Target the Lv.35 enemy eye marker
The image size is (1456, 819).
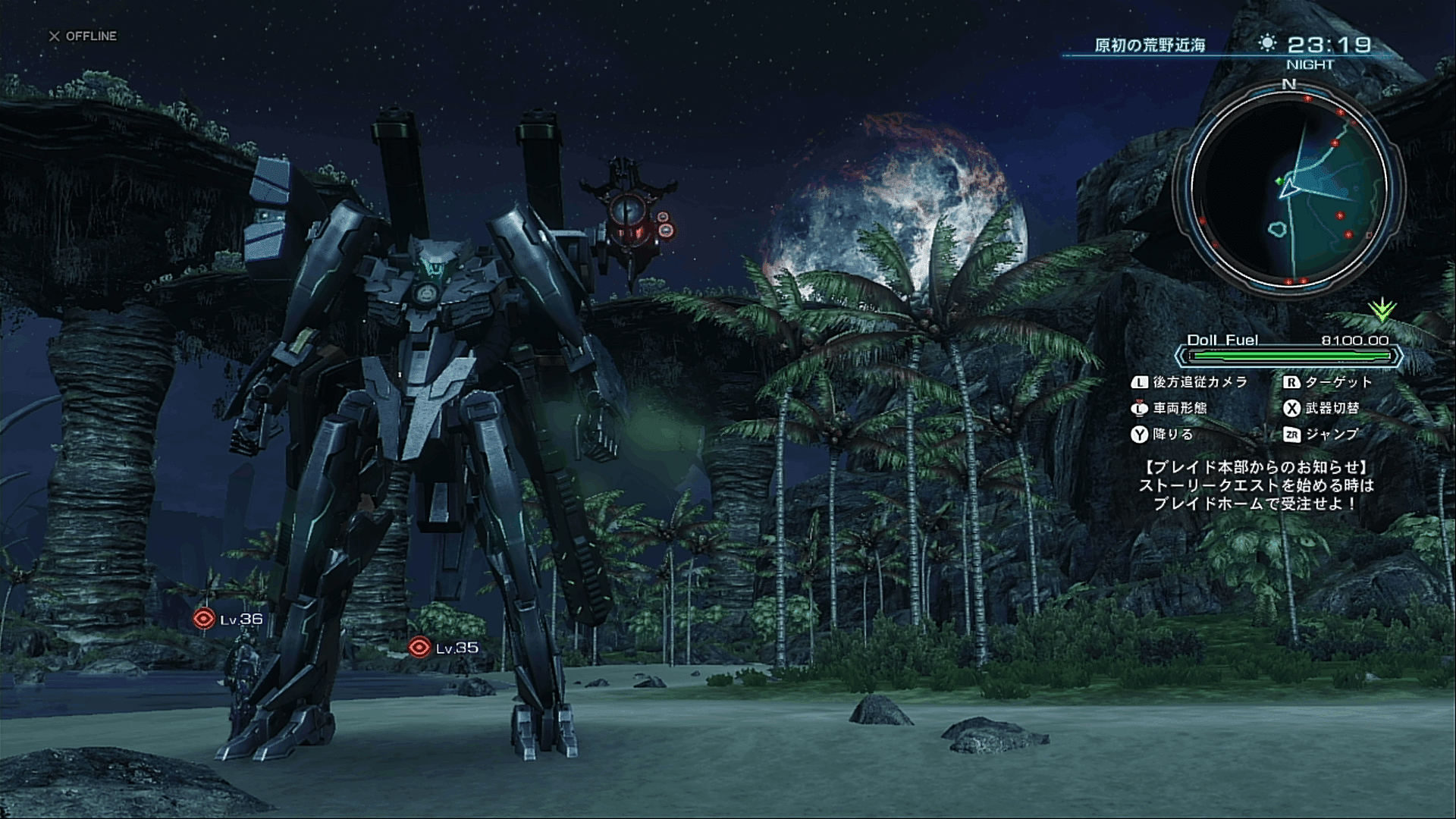click(x=419, y=647)
